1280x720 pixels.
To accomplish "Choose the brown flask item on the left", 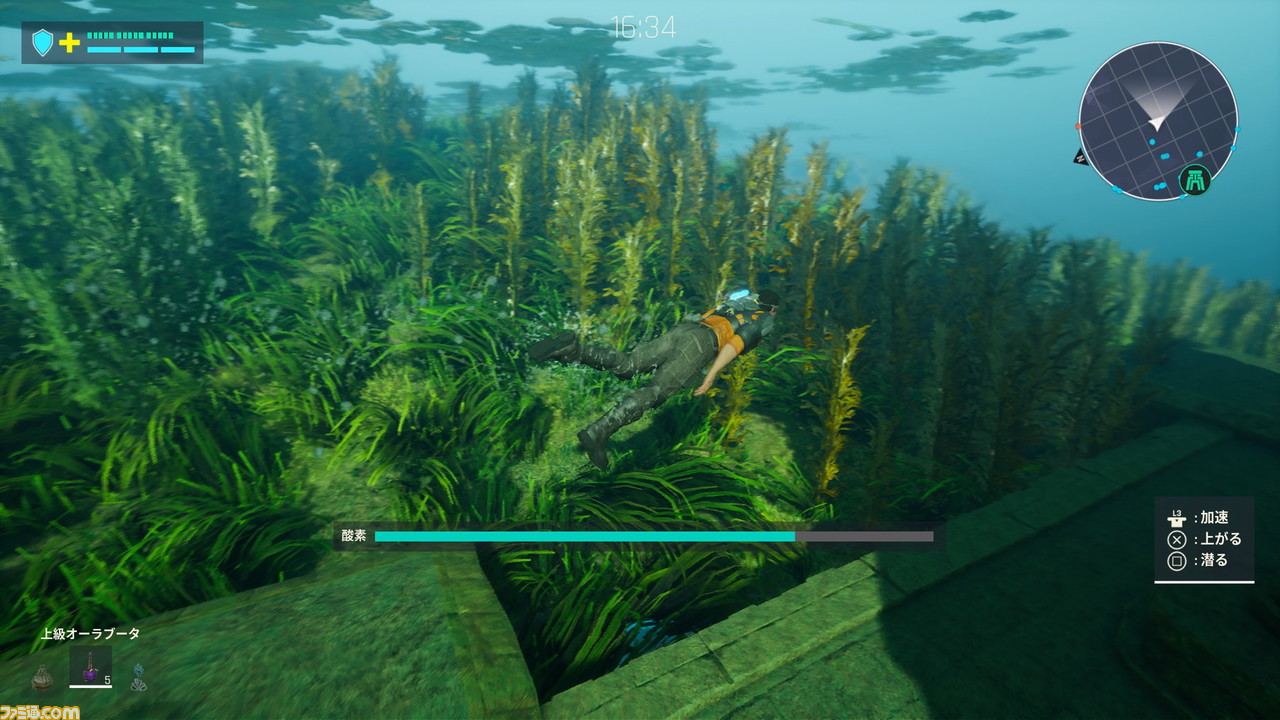I will tap(42, 677).
